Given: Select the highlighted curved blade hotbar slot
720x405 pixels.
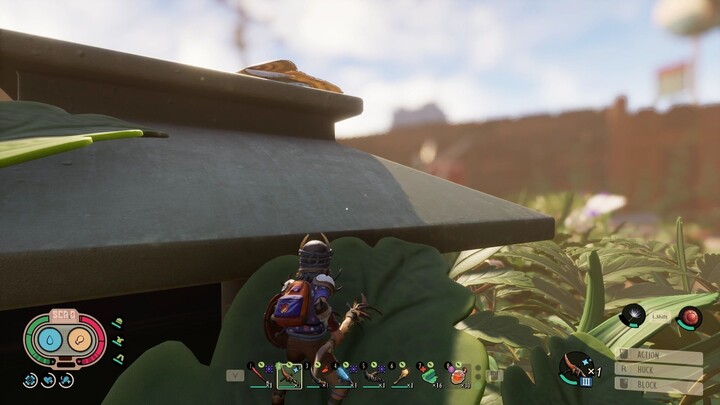Looking at the screenshot, I should pos(289,375).
